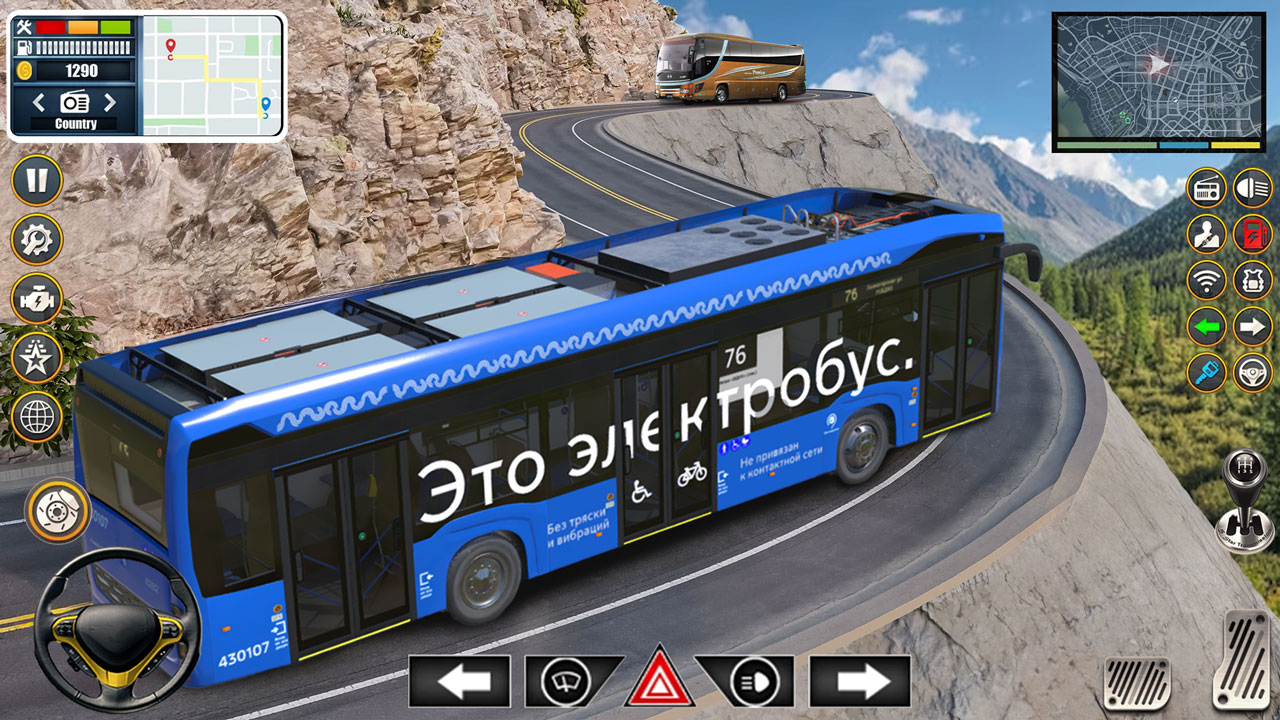Screen dimensions: 1280x720
Task: Open the pause menu
Action: tap(36, 181)
